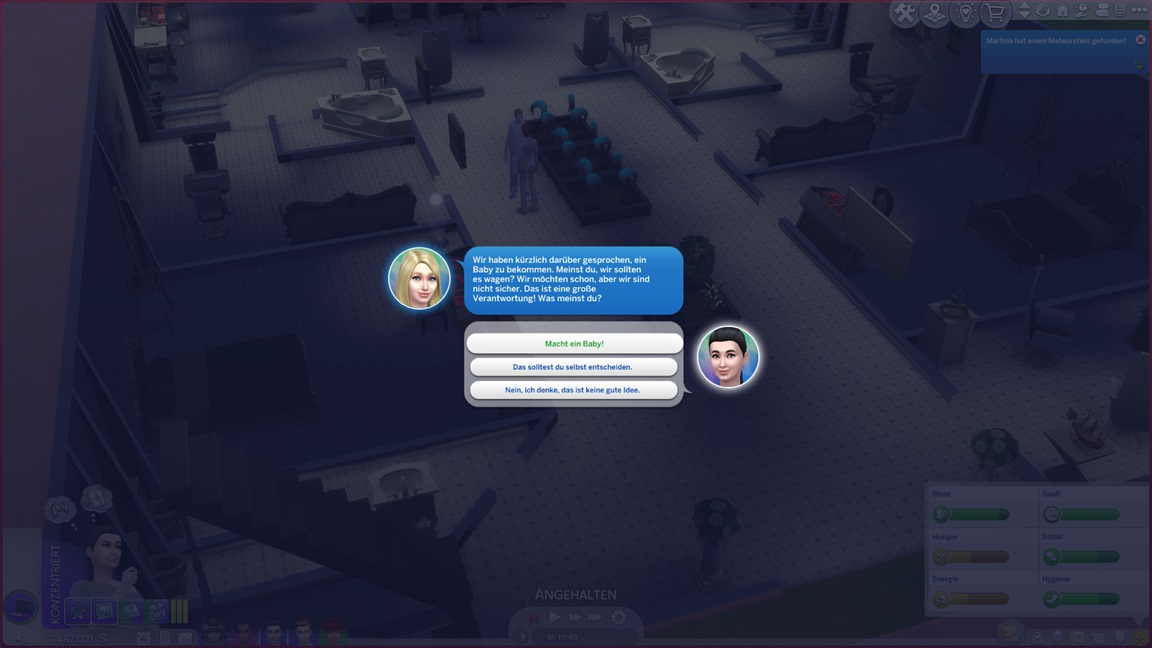
Task: Open the needs panel tab icon
Action: point(1141,637)
